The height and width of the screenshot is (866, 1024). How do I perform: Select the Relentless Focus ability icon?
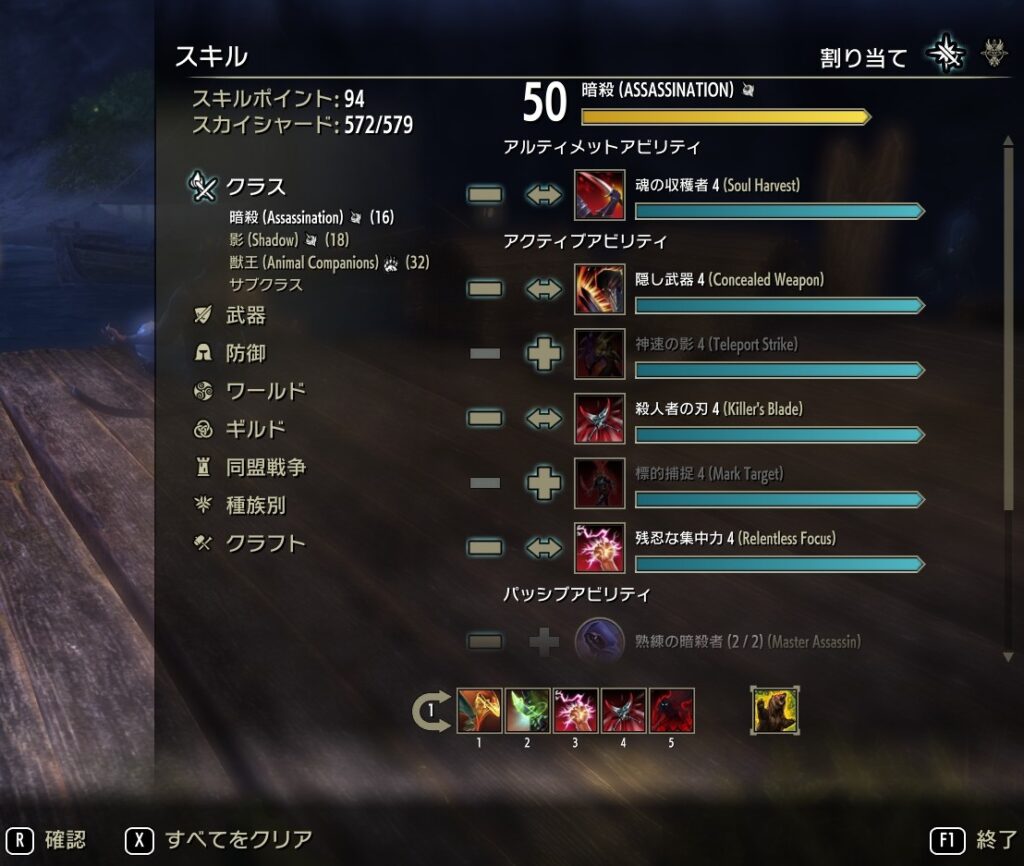600,548
